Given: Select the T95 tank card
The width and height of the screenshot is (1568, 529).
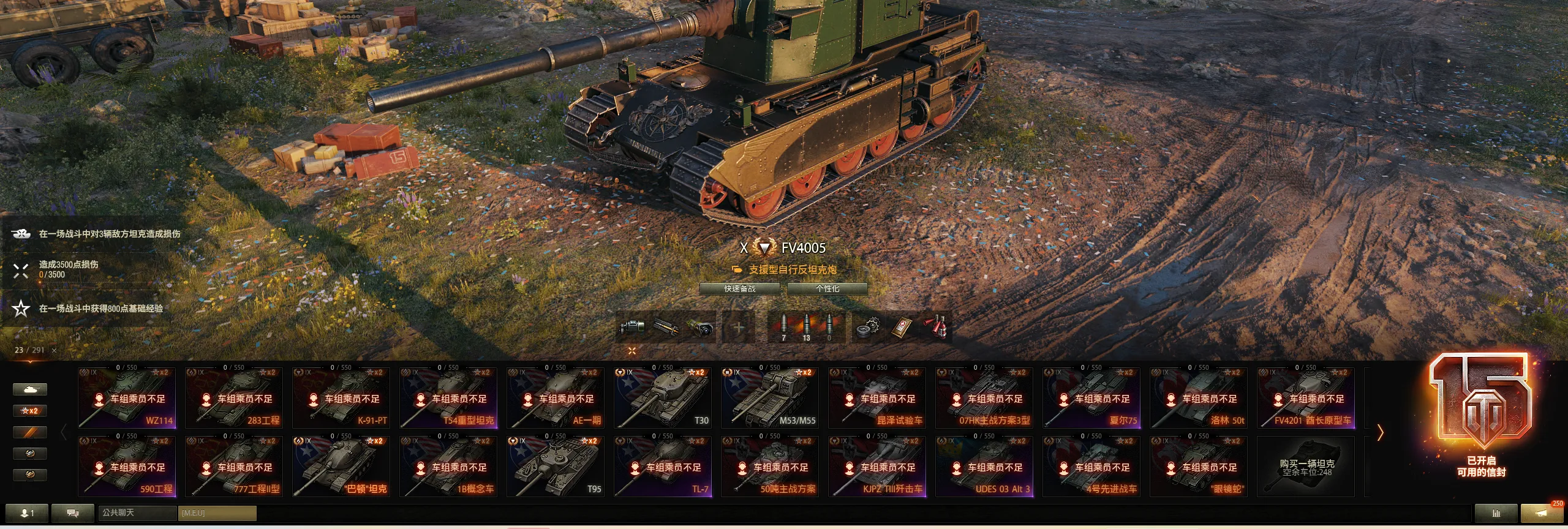Looking at the screenshot, I should [556, 467].
